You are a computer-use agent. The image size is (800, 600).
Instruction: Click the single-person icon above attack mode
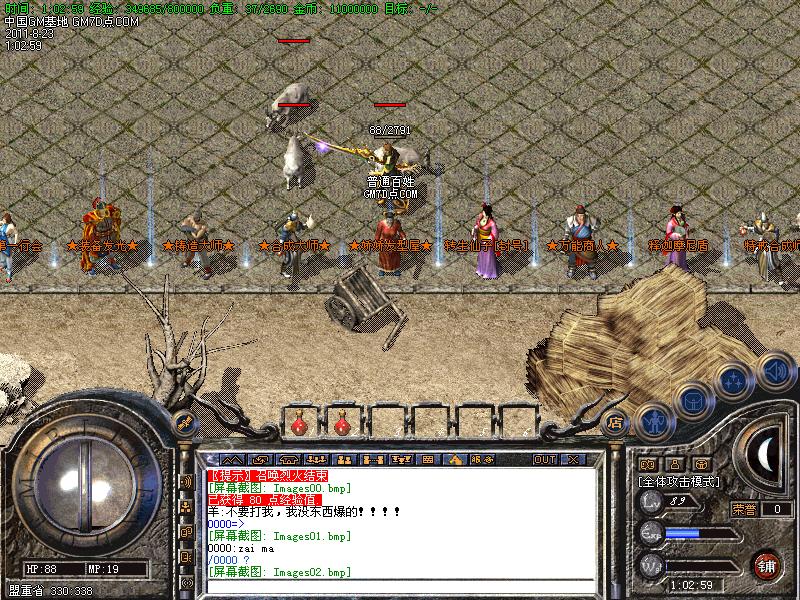tap(674, 464)
